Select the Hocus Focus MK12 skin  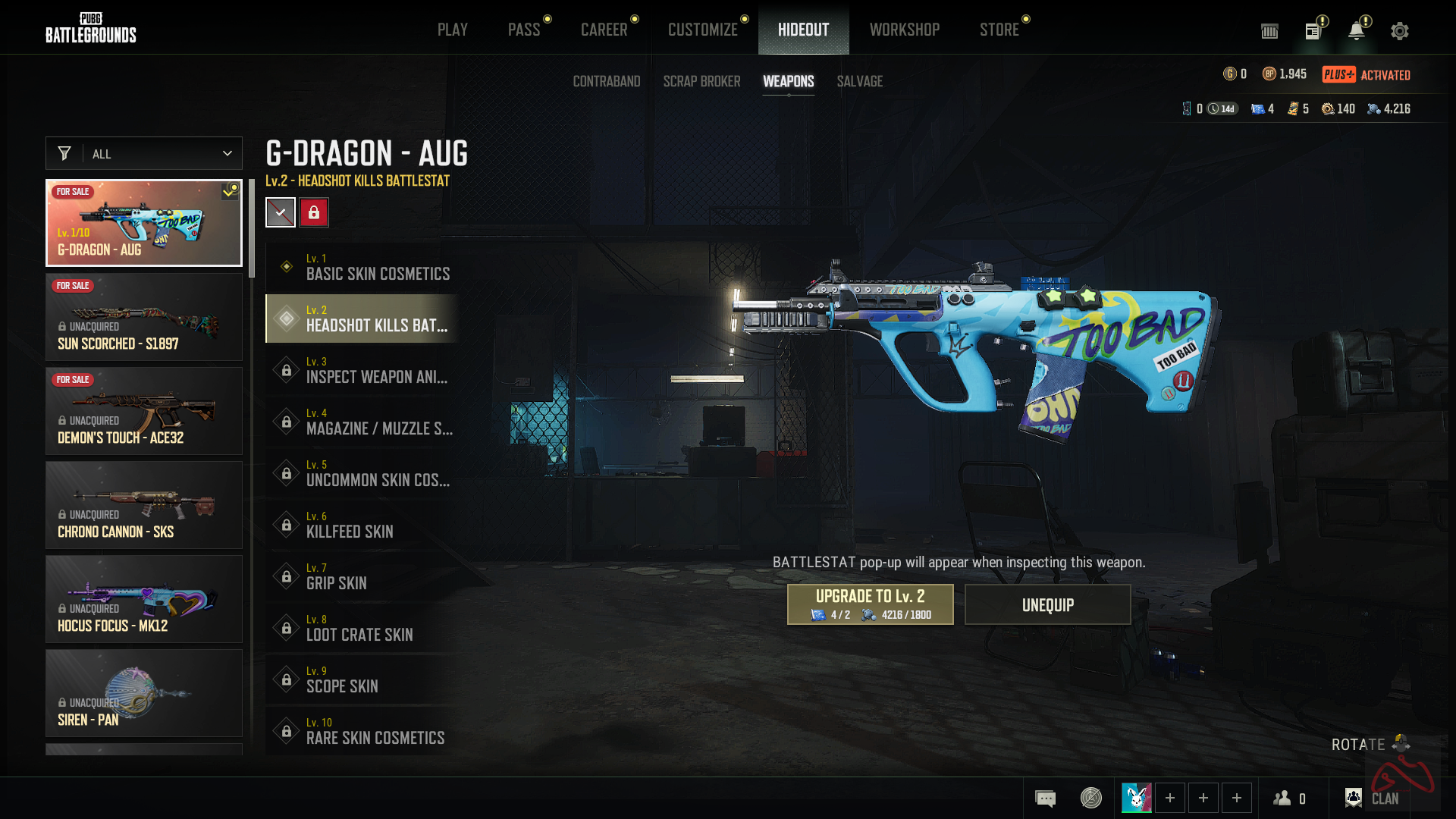pyautogui.click(x=144, y=599)
